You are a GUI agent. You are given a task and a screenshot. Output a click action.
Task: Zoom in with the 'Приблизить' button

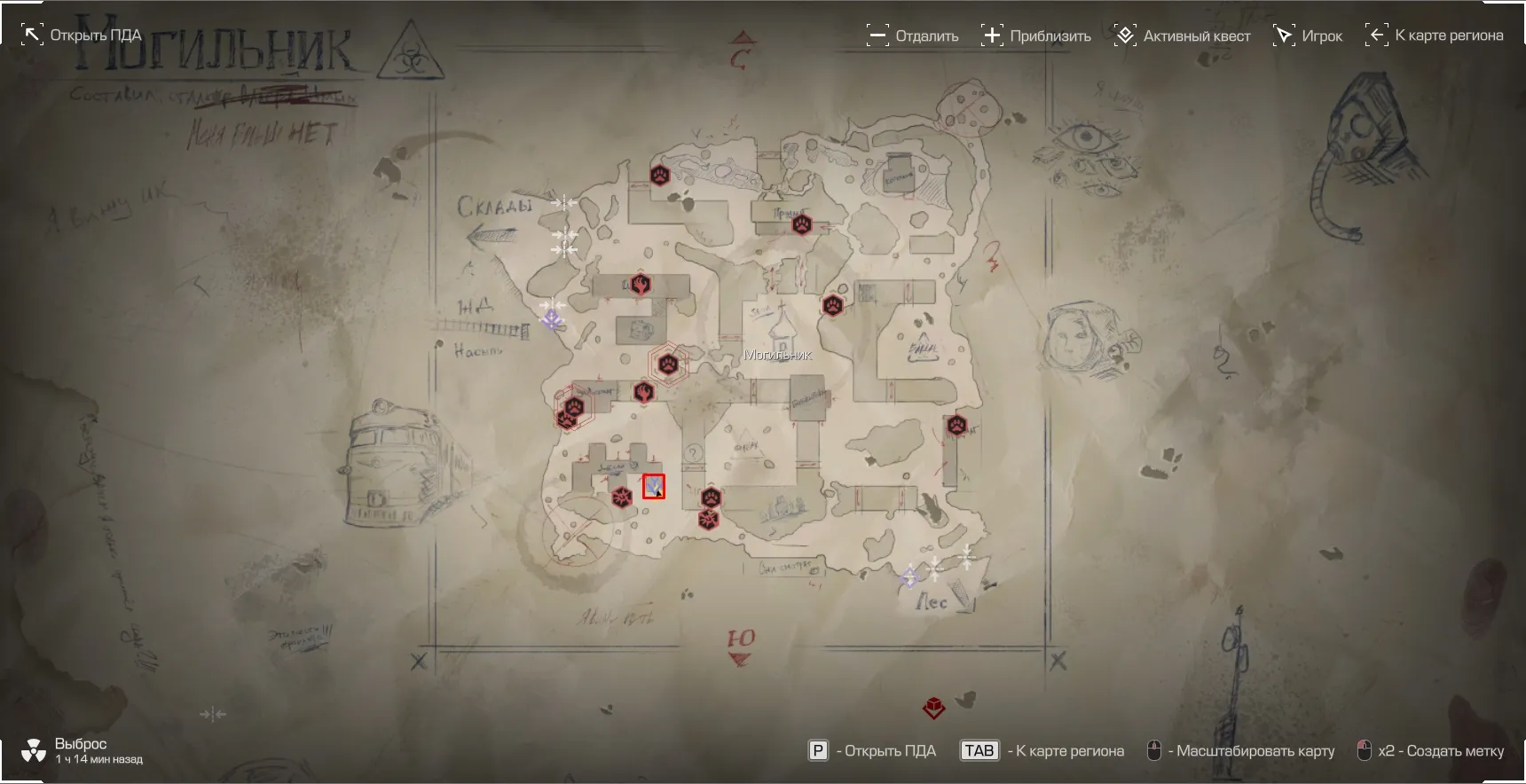pos(1036,35)
